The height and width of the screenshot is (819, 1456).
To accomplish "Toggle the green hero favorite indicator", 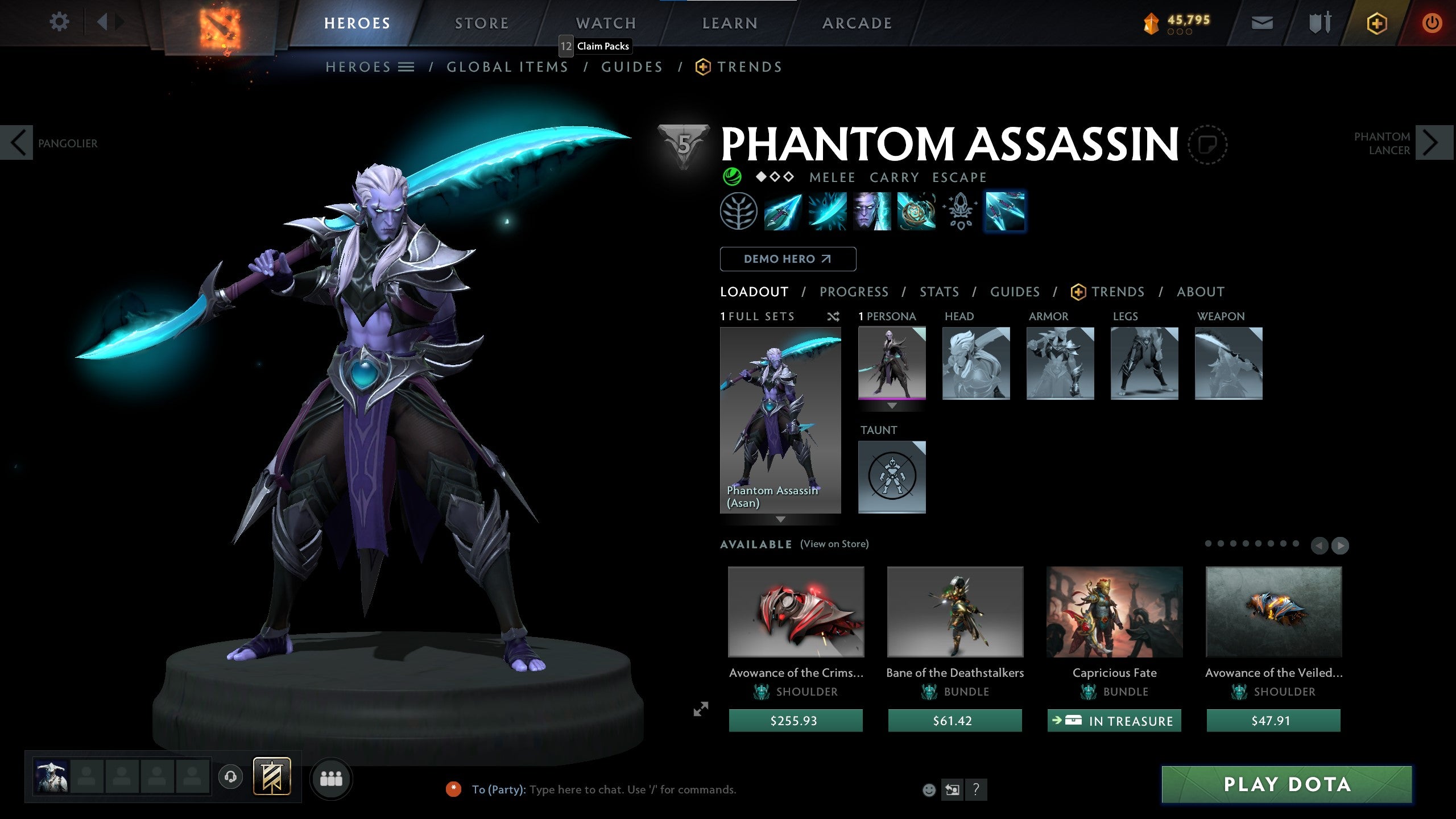I will click(x=733, y=177).
